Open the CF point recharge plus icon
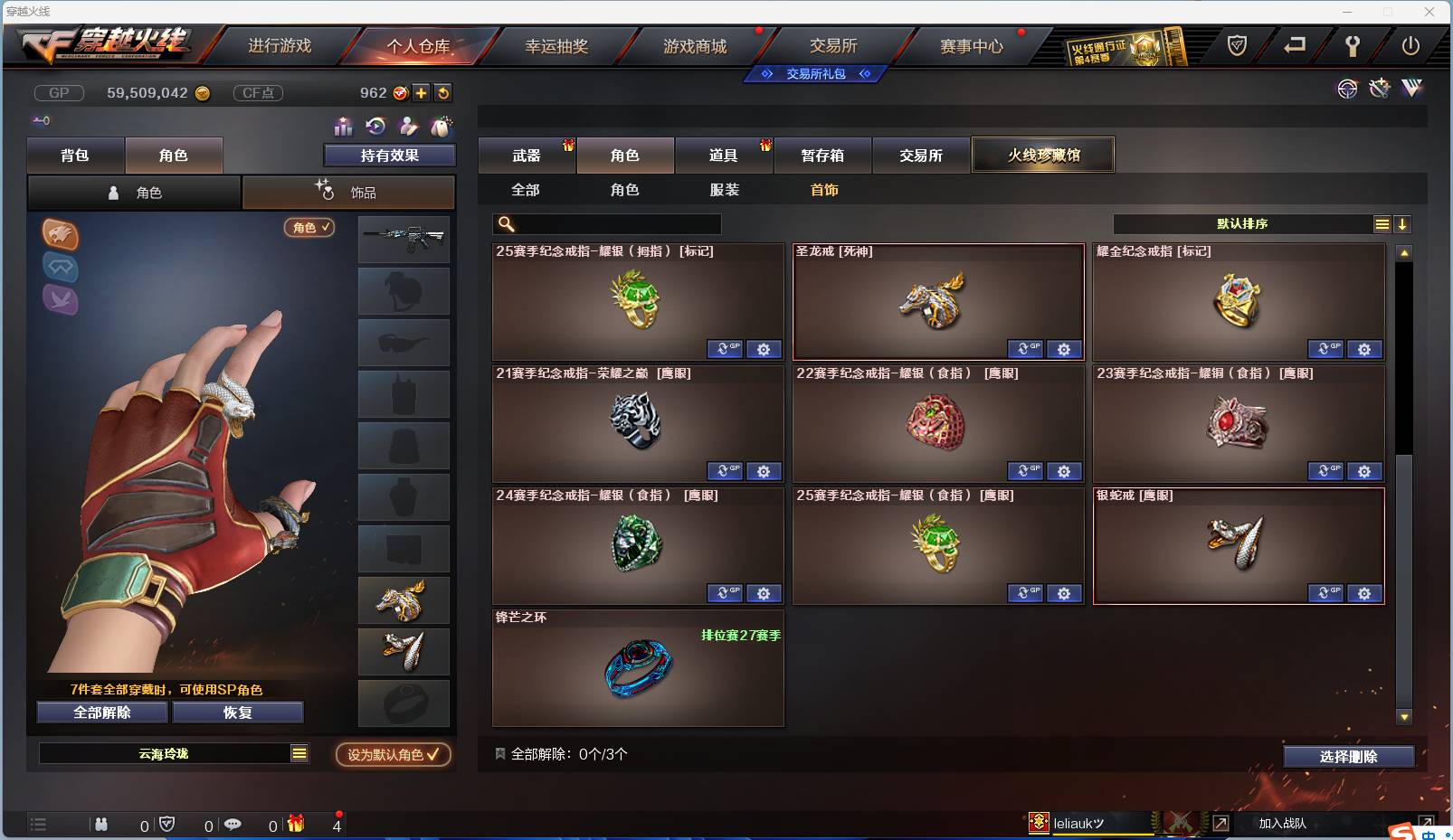The width and height of the screenshot is (1453, 840). coord(423,91)
